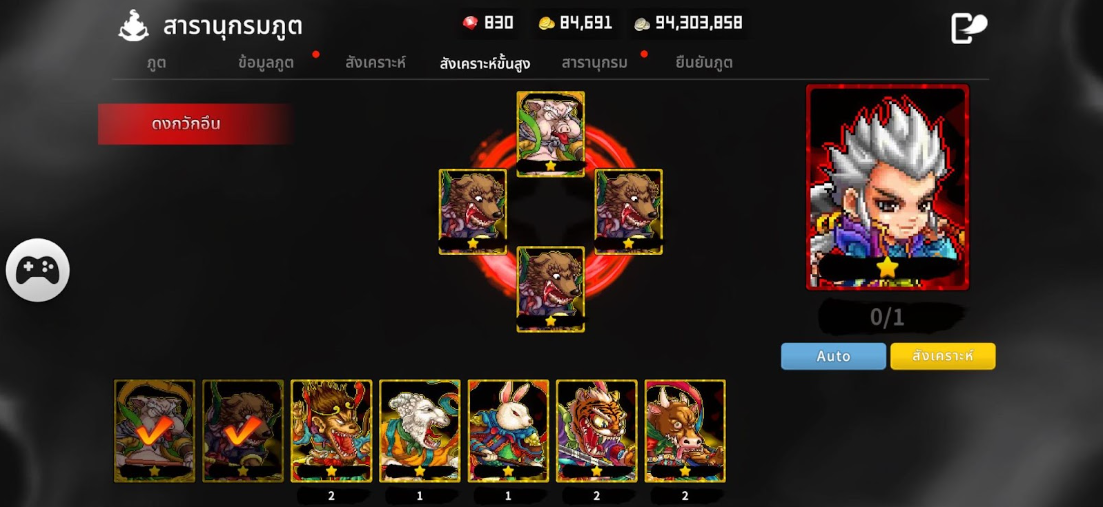Select the white-haired hero result portrait
This screenshot has width=1103, height=507.
pyautogui.click(x=887, y=187)
